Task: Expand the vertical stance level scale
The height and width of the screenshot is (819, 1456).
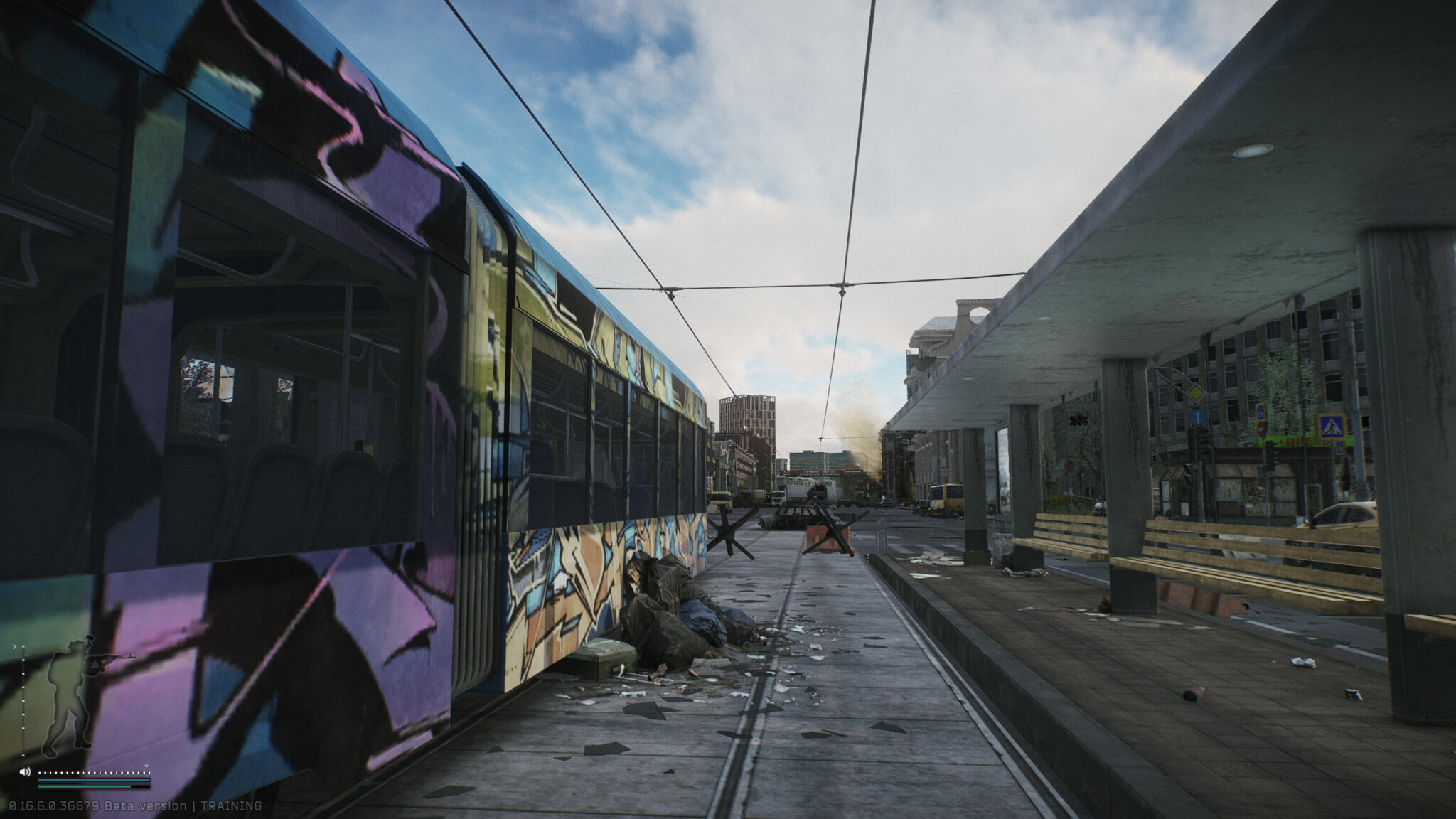Action: point(23,701)
